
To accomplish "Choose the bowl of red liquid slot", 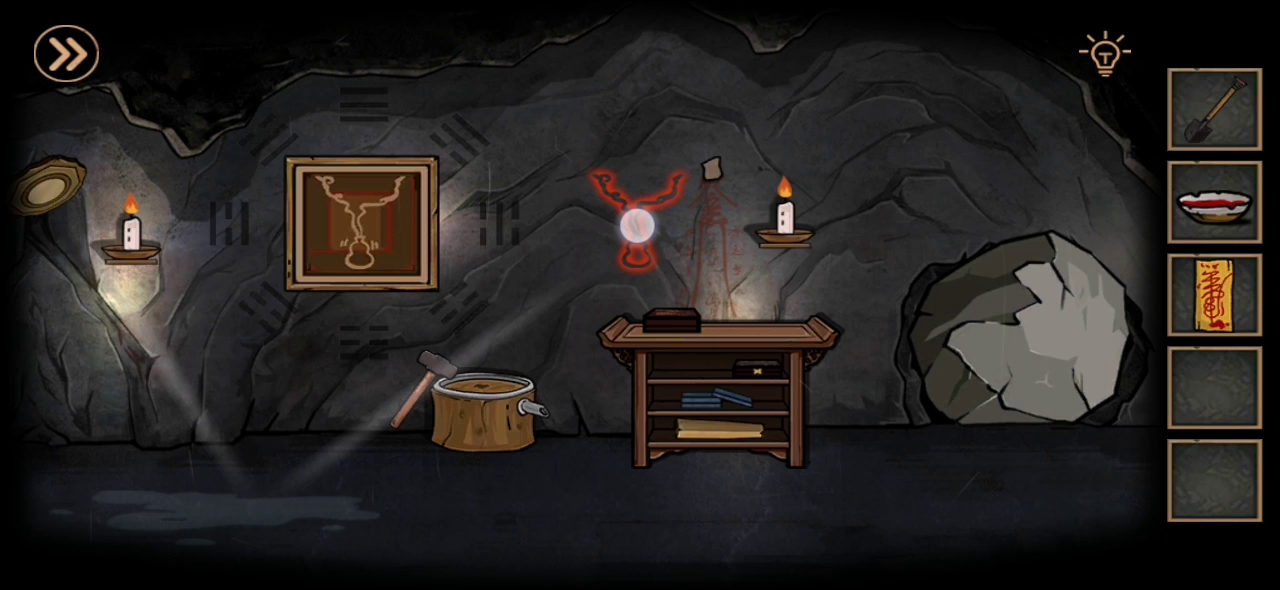I will click(x=1214, y=202).
